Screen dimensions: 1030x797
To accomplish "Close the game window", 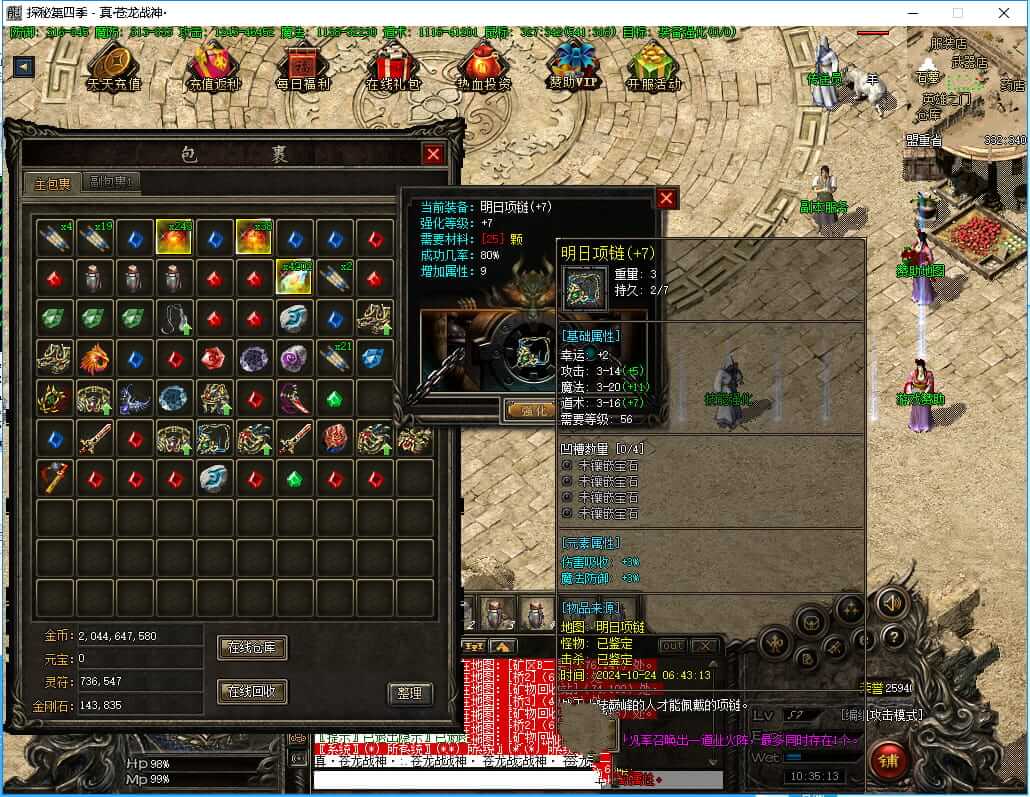I will pyautogui.click(x=1003, y=13).
